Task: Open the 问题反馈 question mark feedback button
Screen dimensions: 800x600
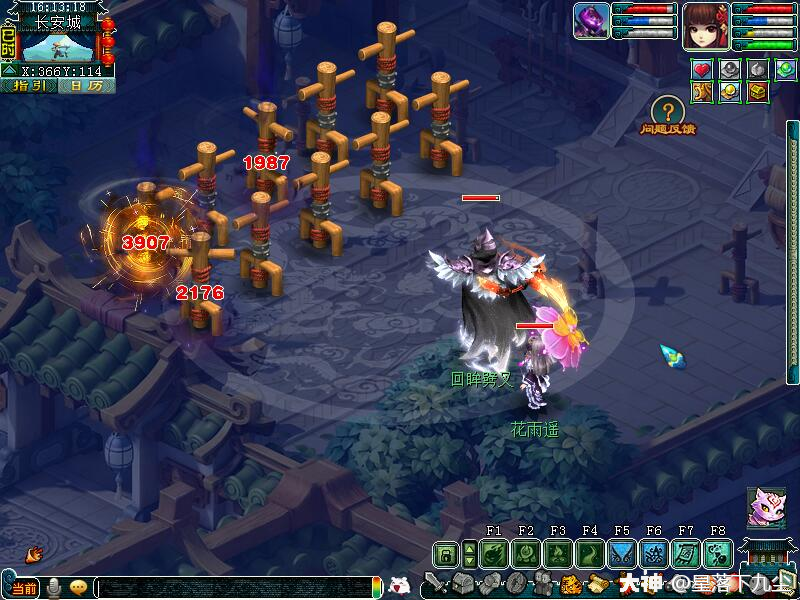Action: (667, 111)
